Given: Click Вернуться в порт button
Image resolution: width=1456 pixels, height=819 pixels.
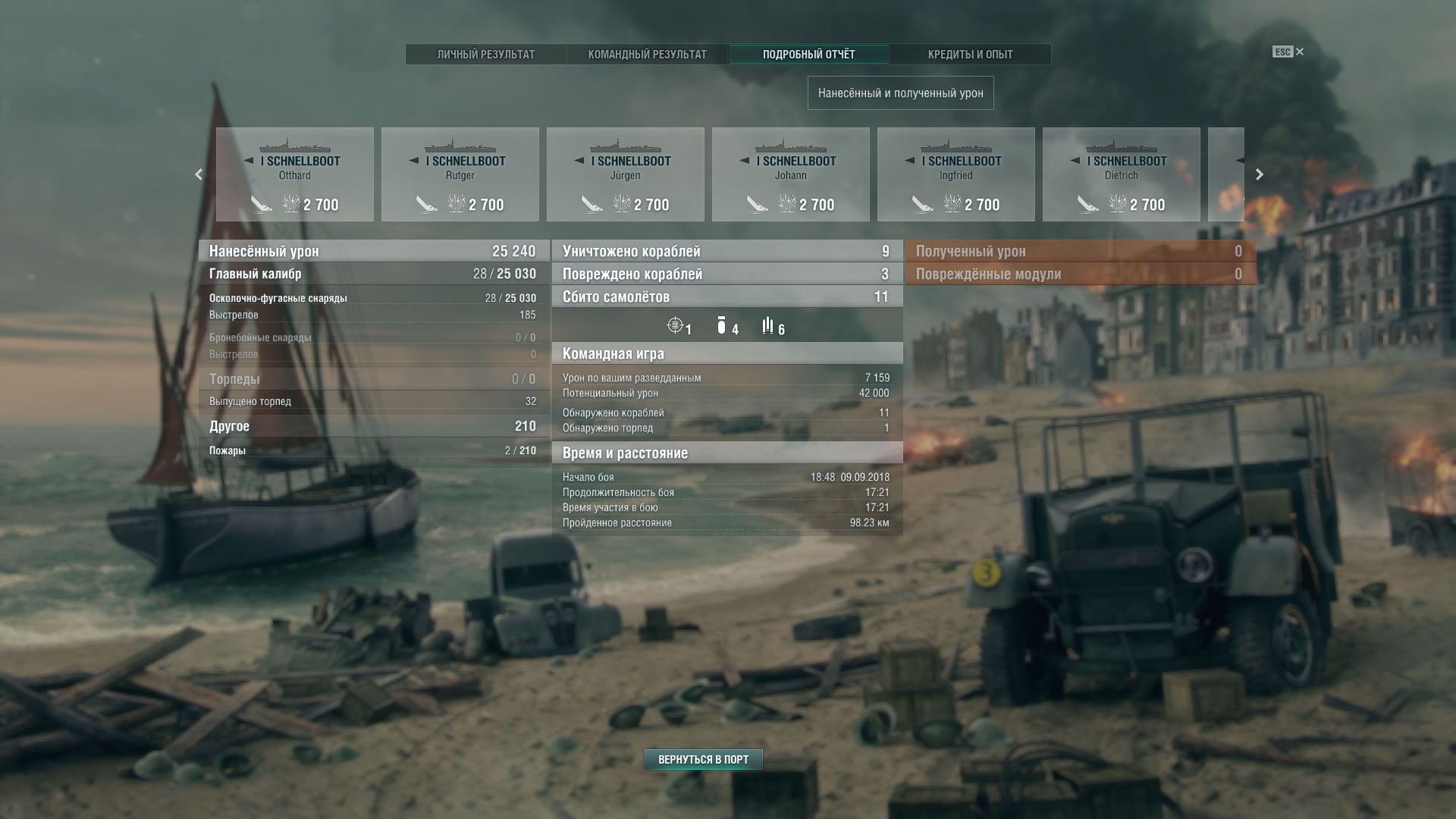Looking at the screenshot, I should 703,759.
